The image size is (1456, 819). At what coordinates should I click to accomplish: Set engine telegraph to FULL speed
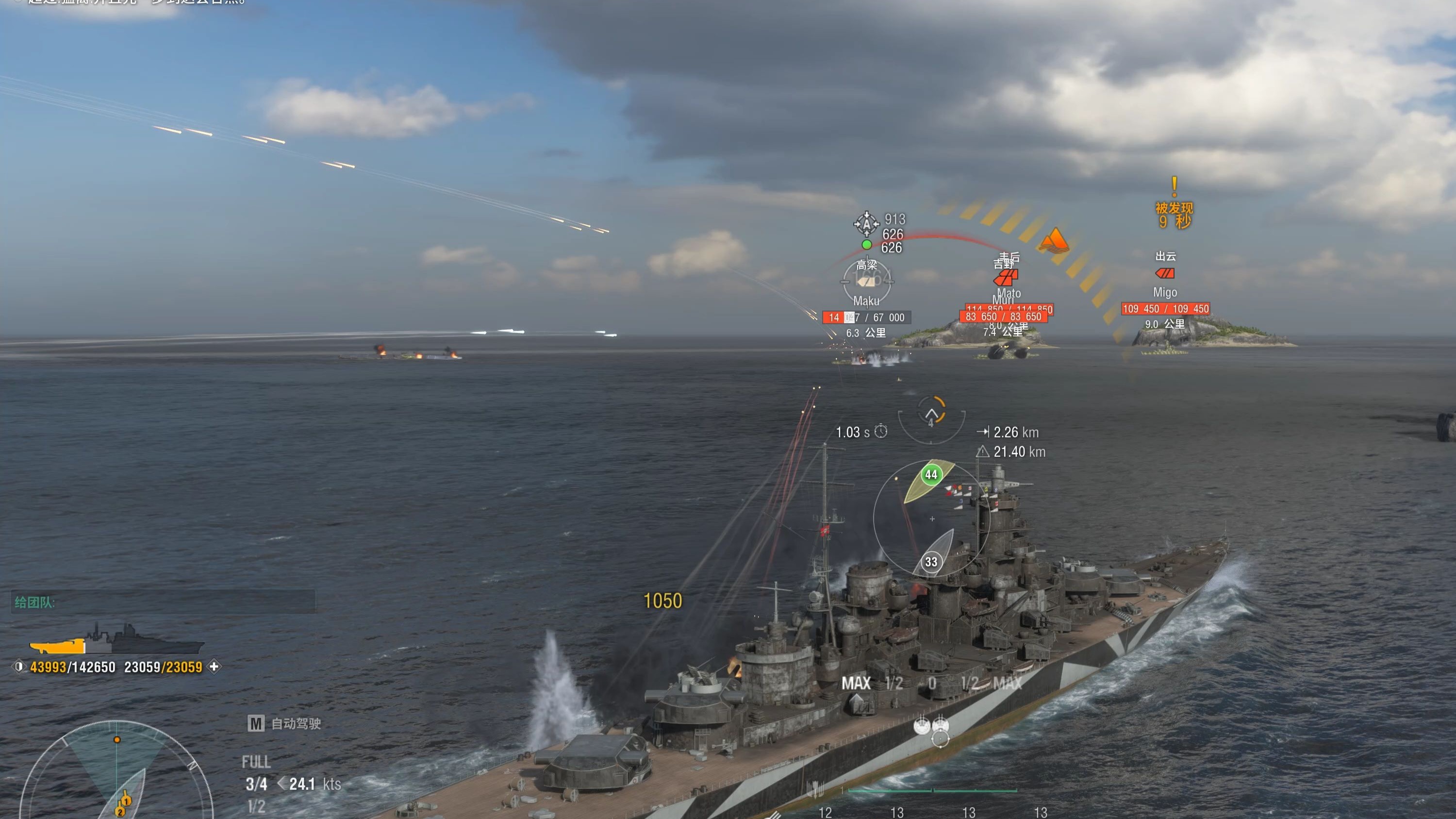coord(256,762)
